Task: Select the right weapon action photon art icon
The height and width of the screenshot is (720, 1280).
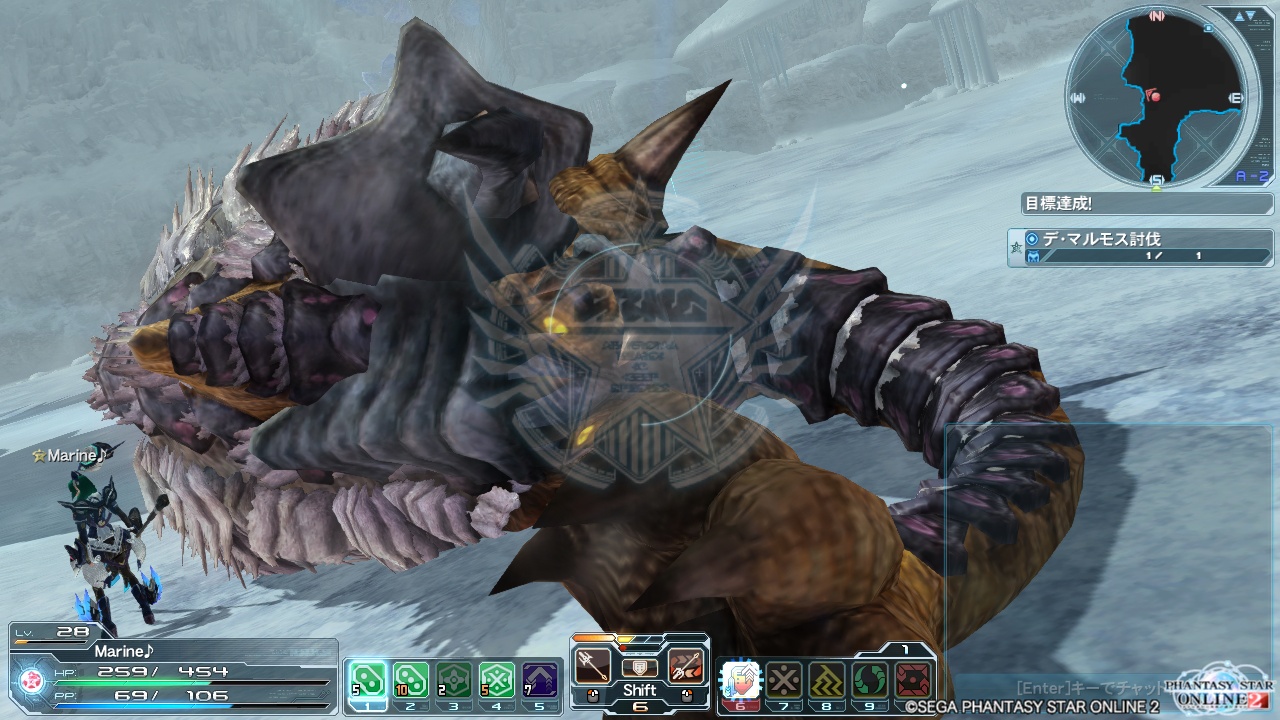Action: 686,665
